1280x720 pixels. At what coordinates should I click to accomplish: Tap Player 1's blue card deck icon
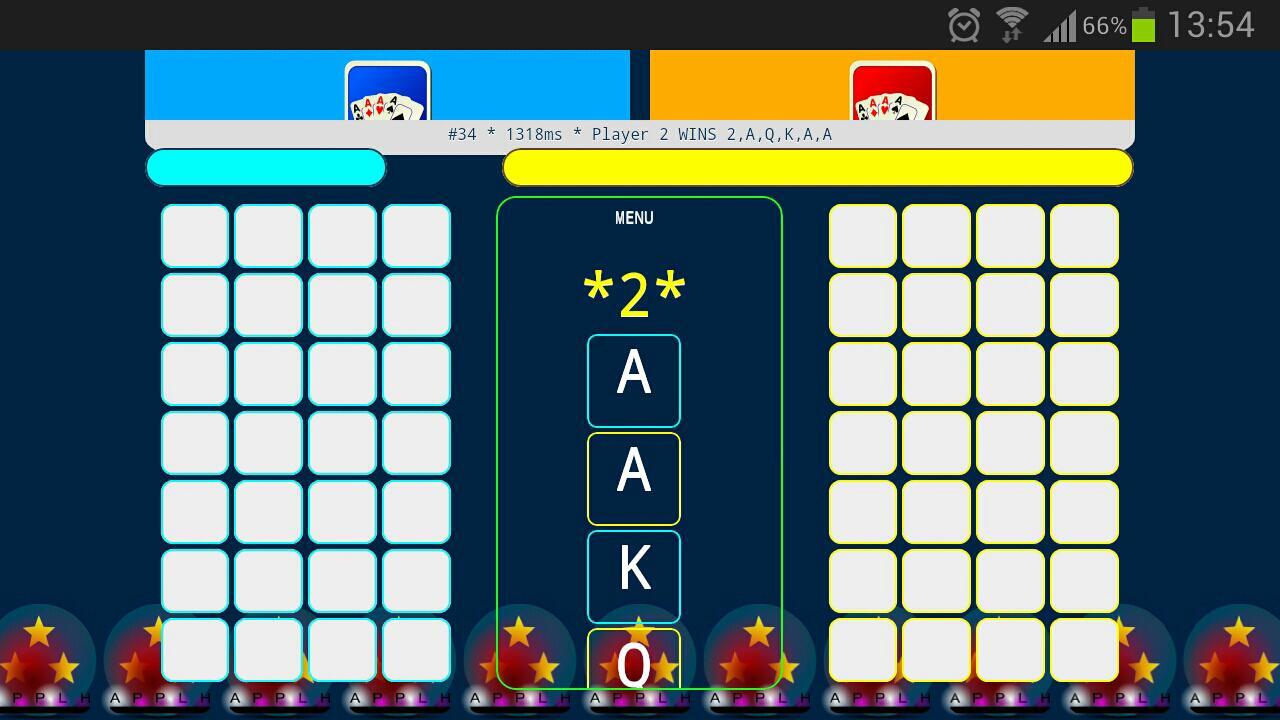387,95
